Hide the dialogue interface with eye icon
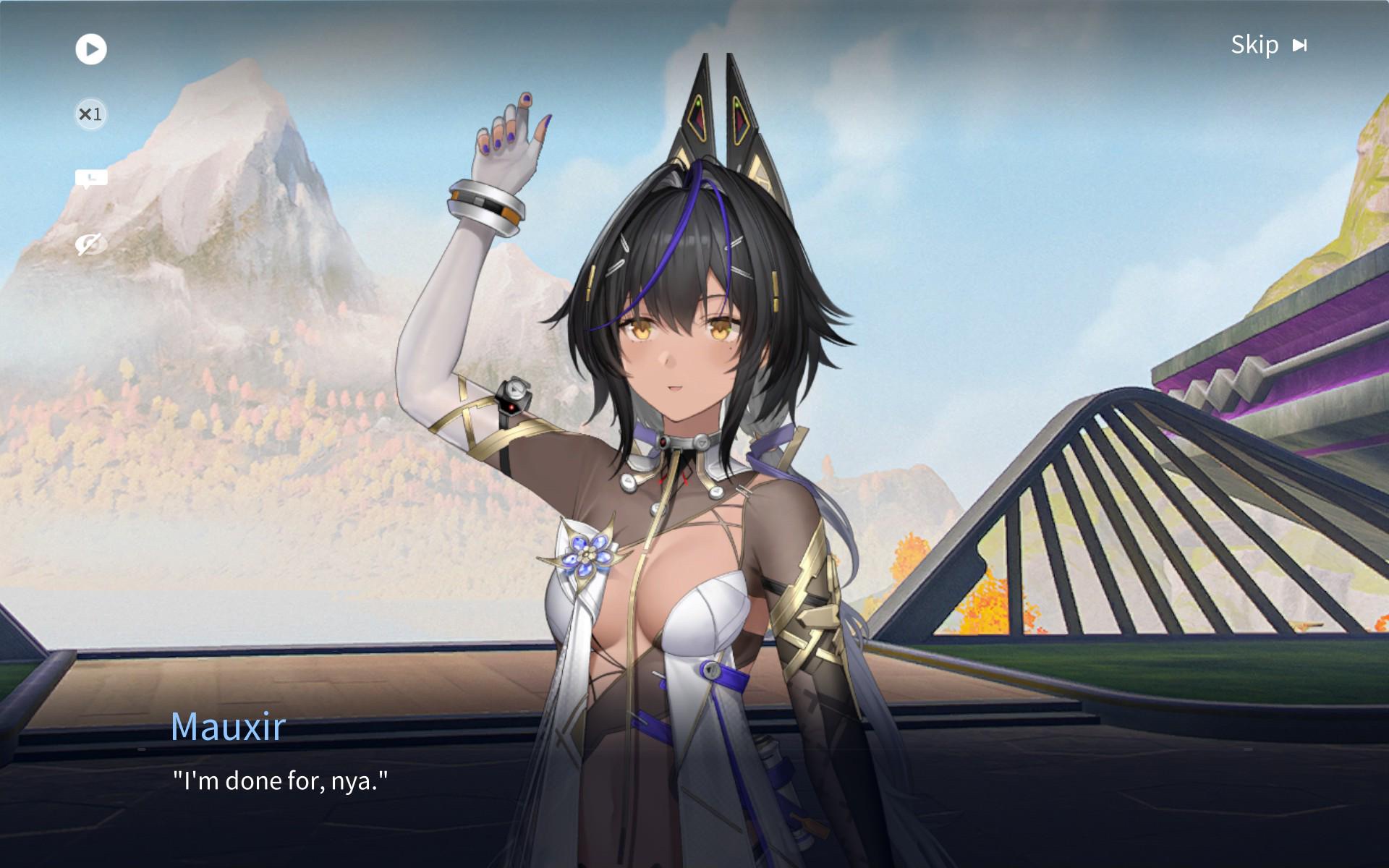This screenshot has height=868, width=1389. (91, 244)
